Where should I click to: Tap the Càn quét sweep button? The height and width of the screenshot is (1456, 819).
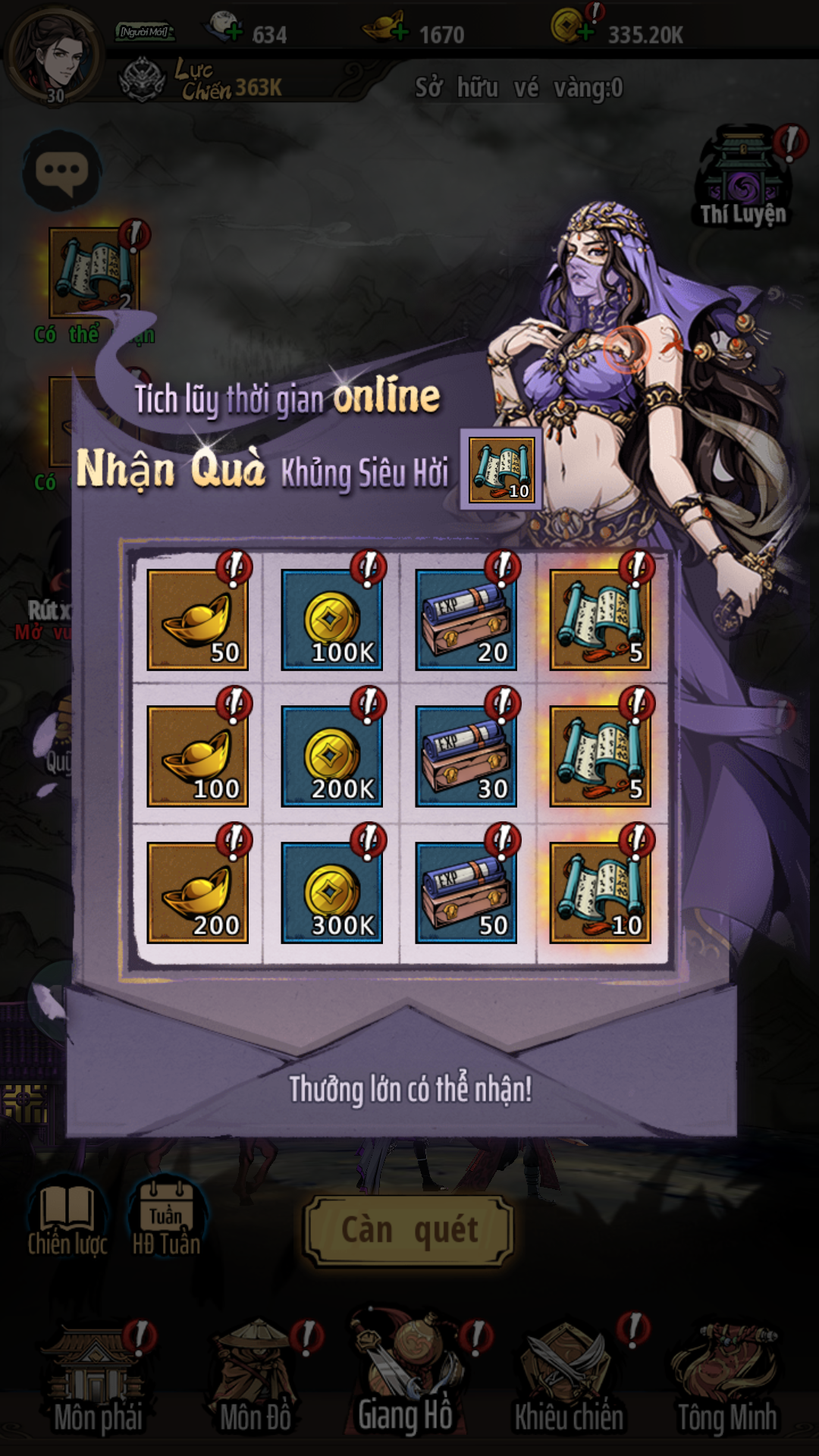click(409, 1231)
